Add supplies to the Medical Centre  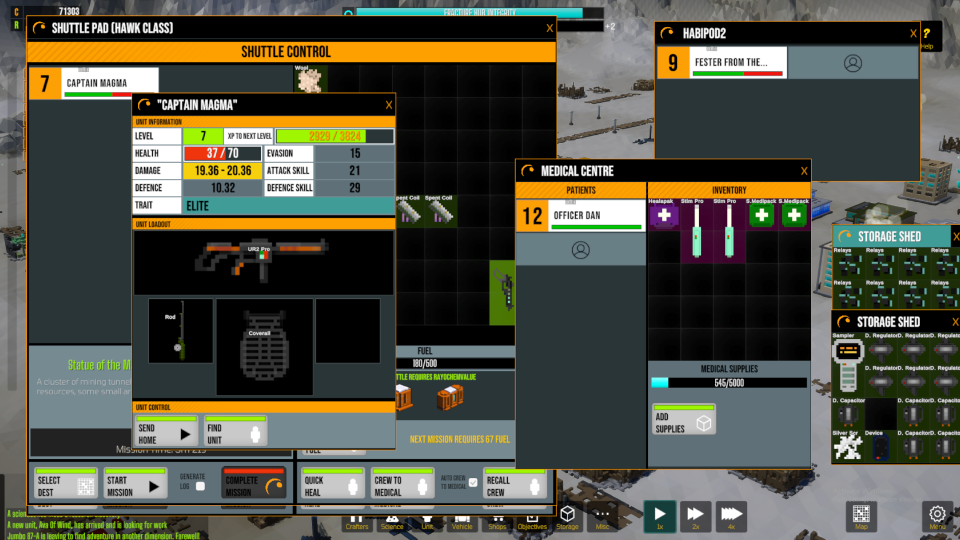[x=683, y=421]
